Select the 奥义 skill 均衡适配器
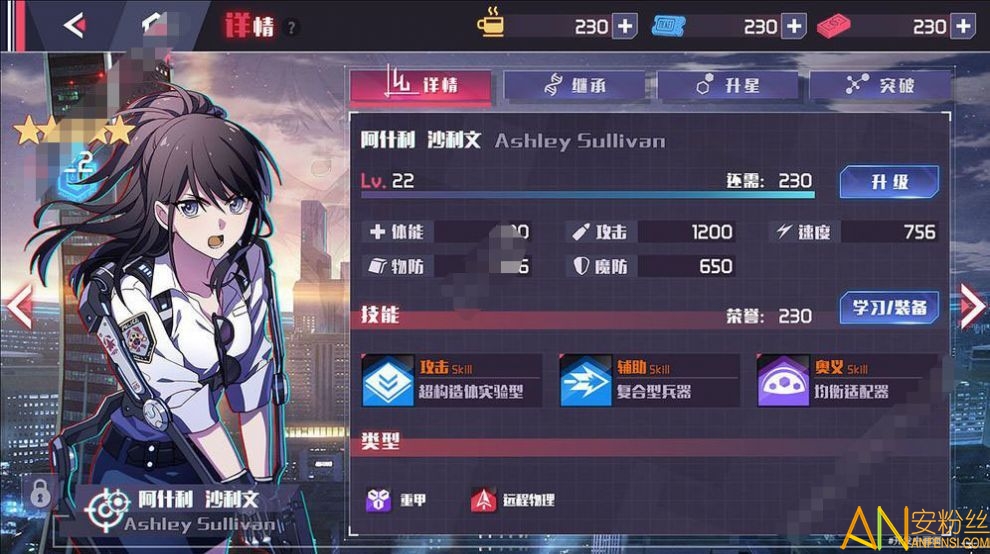 pos(846,381)
